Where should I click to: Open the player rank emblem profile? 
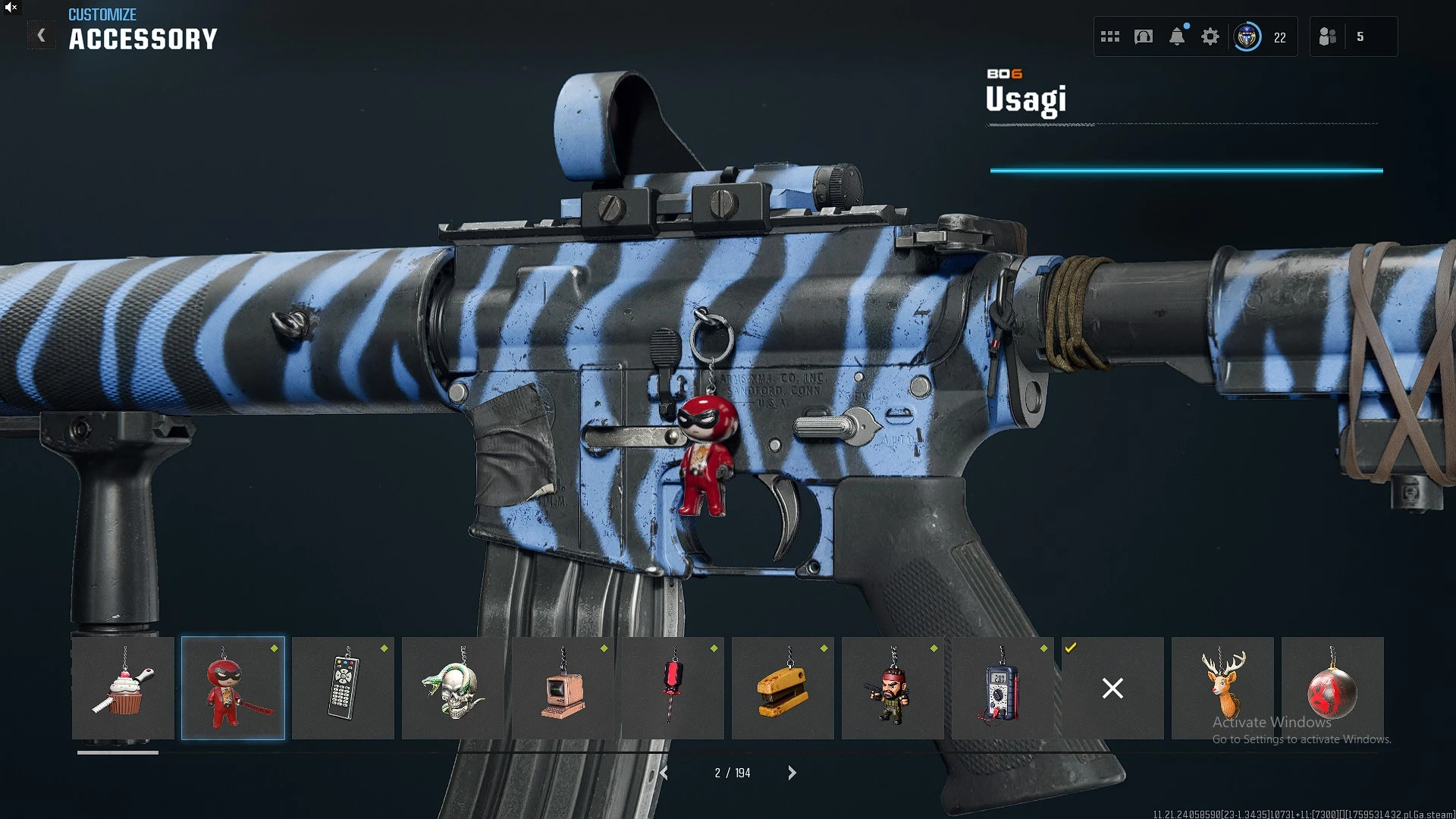coord(1247,36)
